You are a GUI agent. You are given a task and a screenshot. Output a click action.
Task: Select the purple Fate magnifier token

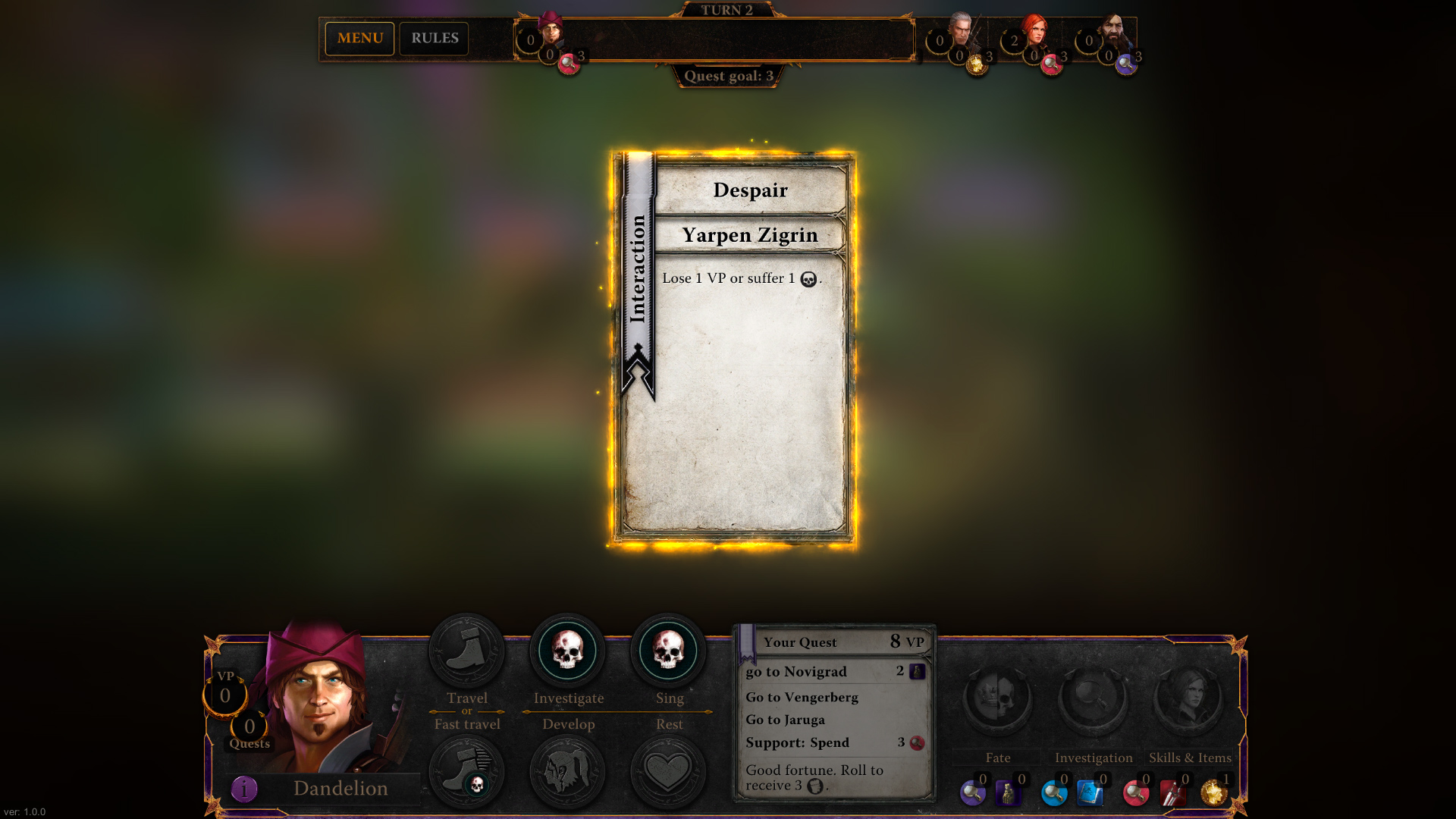coord(973,793)
